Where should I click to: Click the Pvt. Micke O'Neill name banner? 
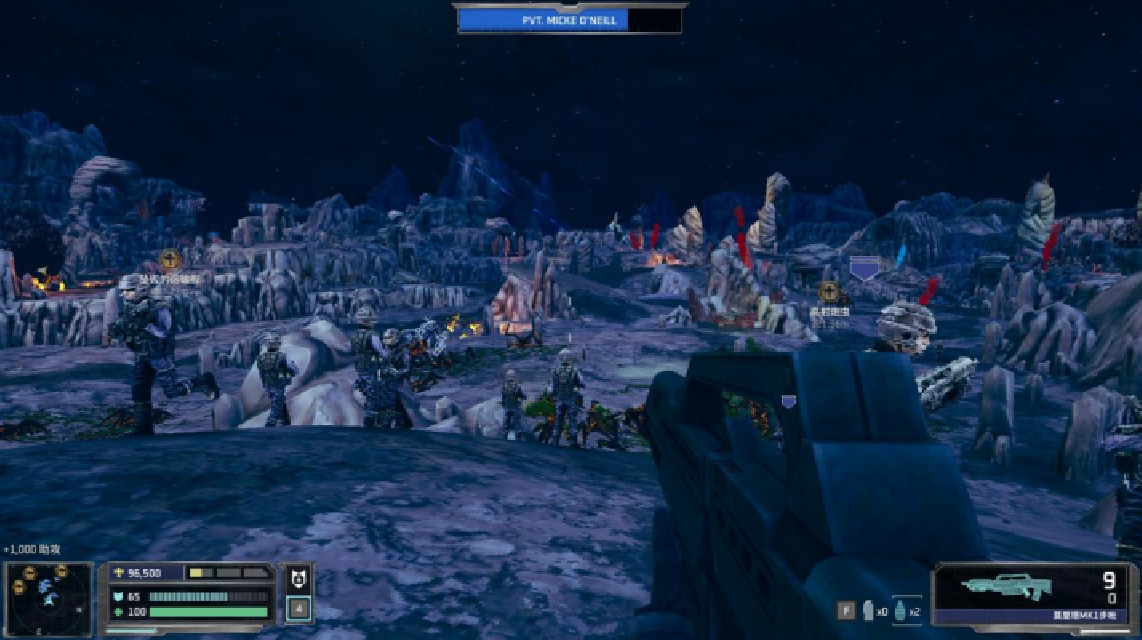(x=569, y=19)
